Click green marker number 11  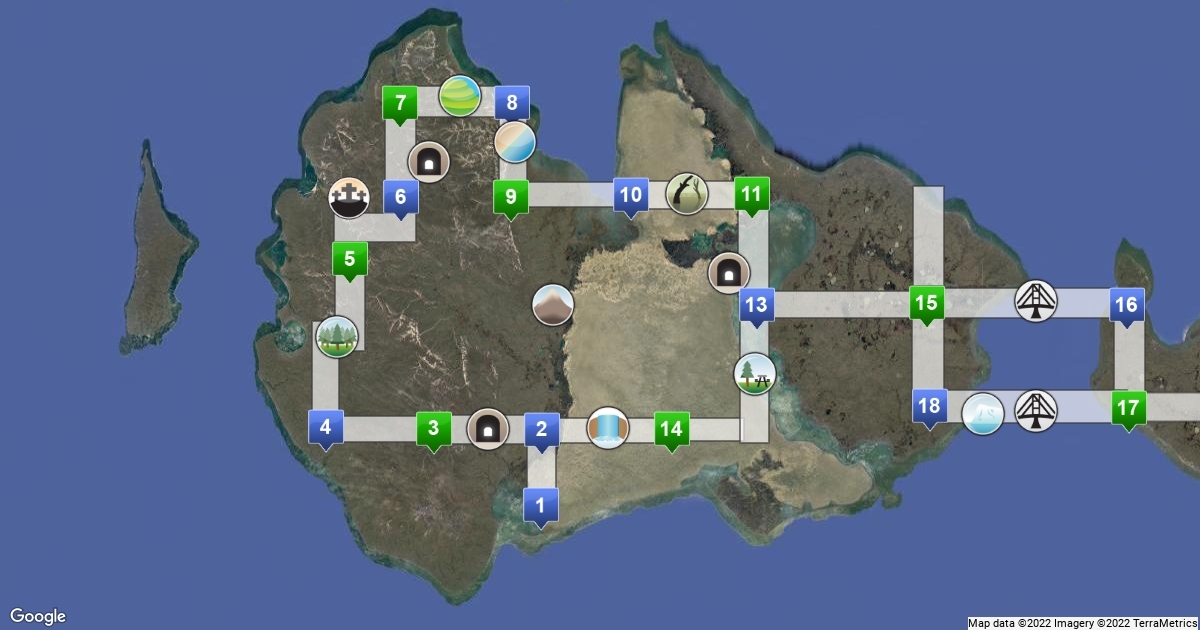(x=751, y=195)
